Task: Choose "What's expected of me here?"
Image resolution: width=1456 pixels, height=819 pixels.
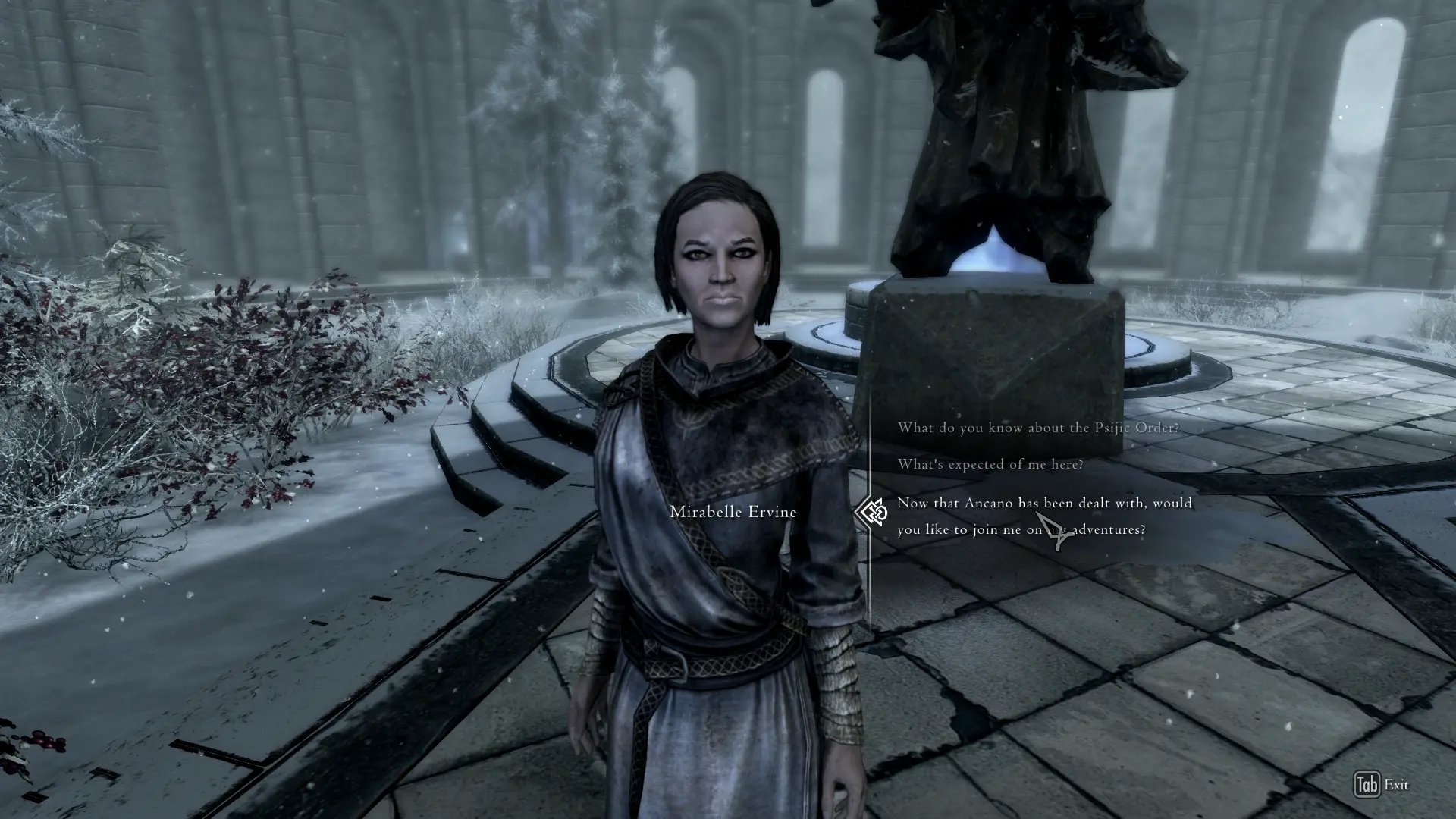Action: [x=990, y=464]
